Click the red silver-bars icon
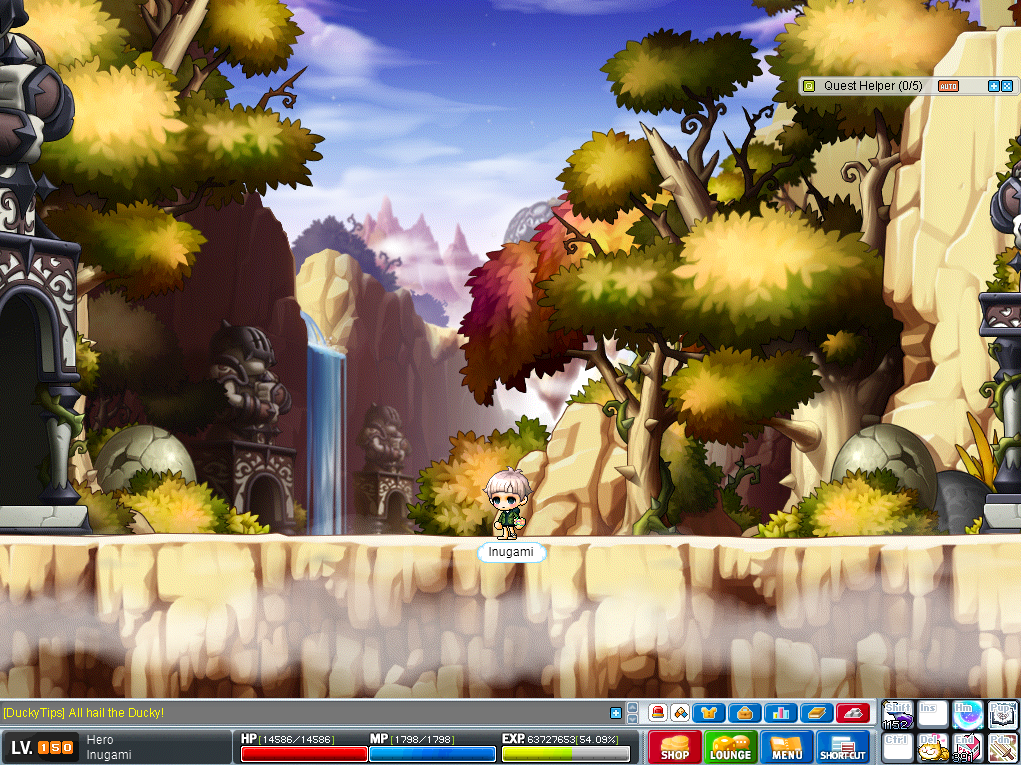This screenshot has width=1021, height=765. pyautogui.click(x=852, y=713)
